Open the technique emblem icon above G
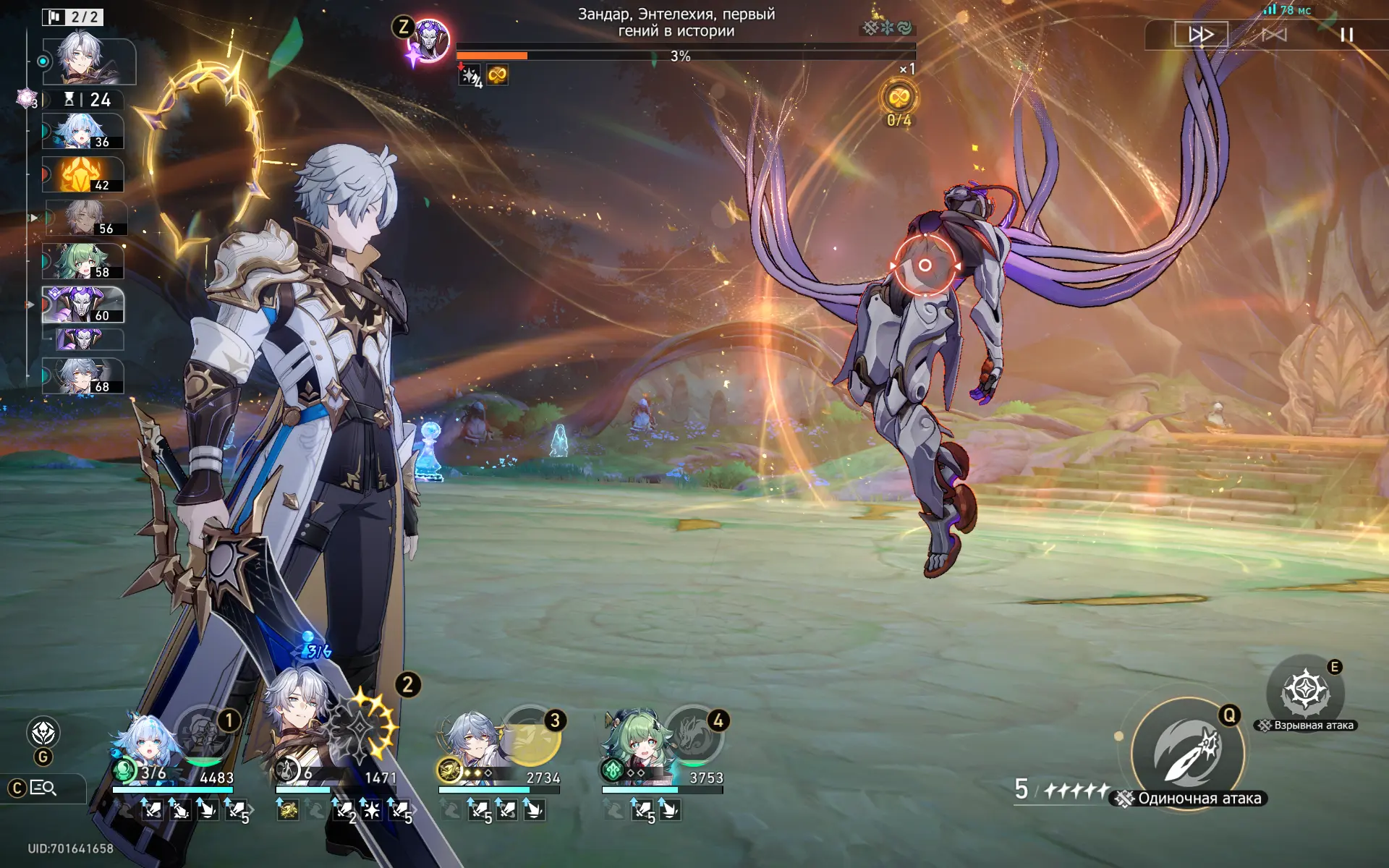1389x868 pixels. click(43, 733)
